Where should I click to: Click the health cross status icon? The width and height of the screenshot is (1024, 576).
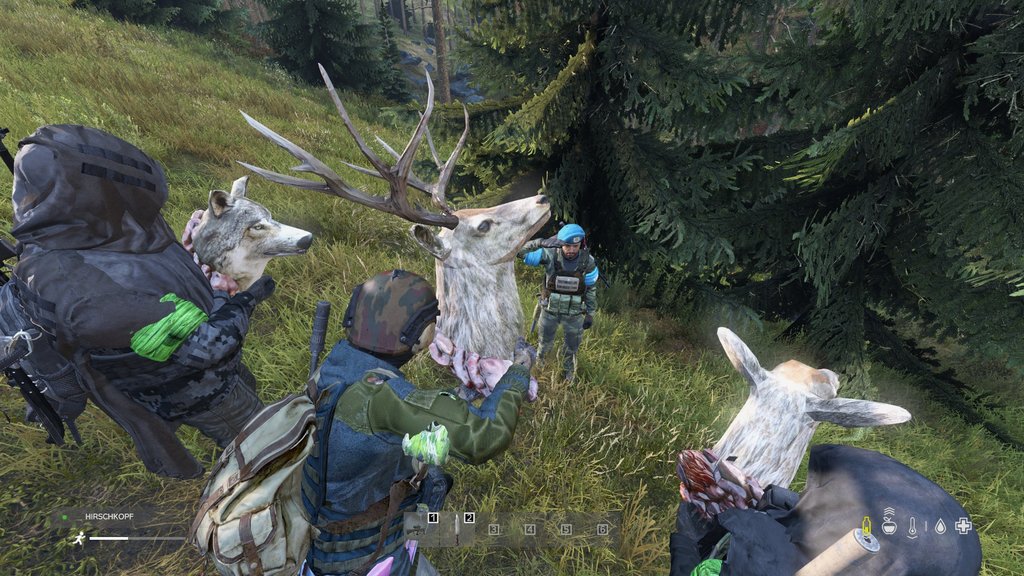pyautogui.click(x=963, y=526)
